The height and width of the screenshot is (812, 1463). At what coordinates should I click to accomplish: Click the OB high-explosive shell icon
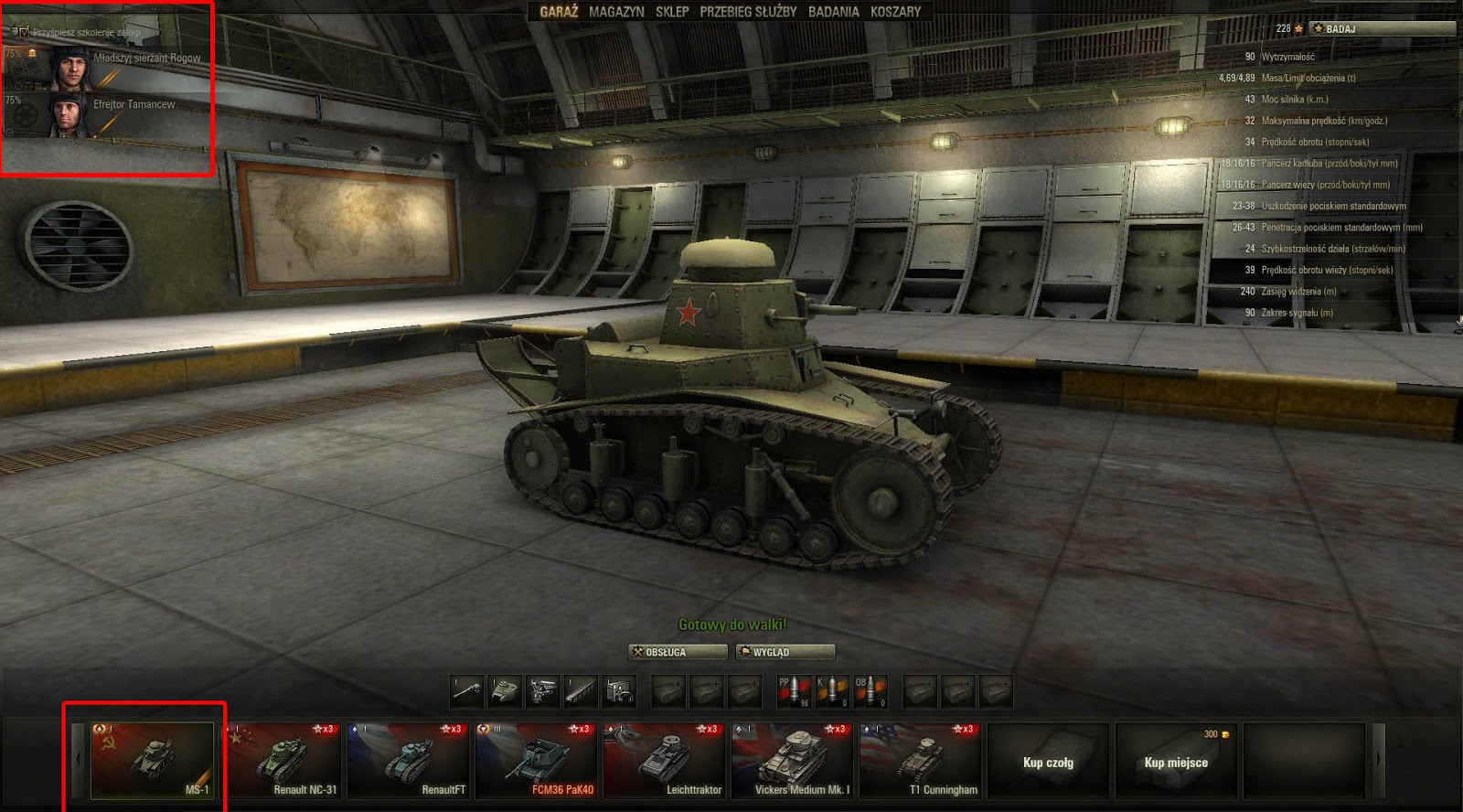(872, 691)
